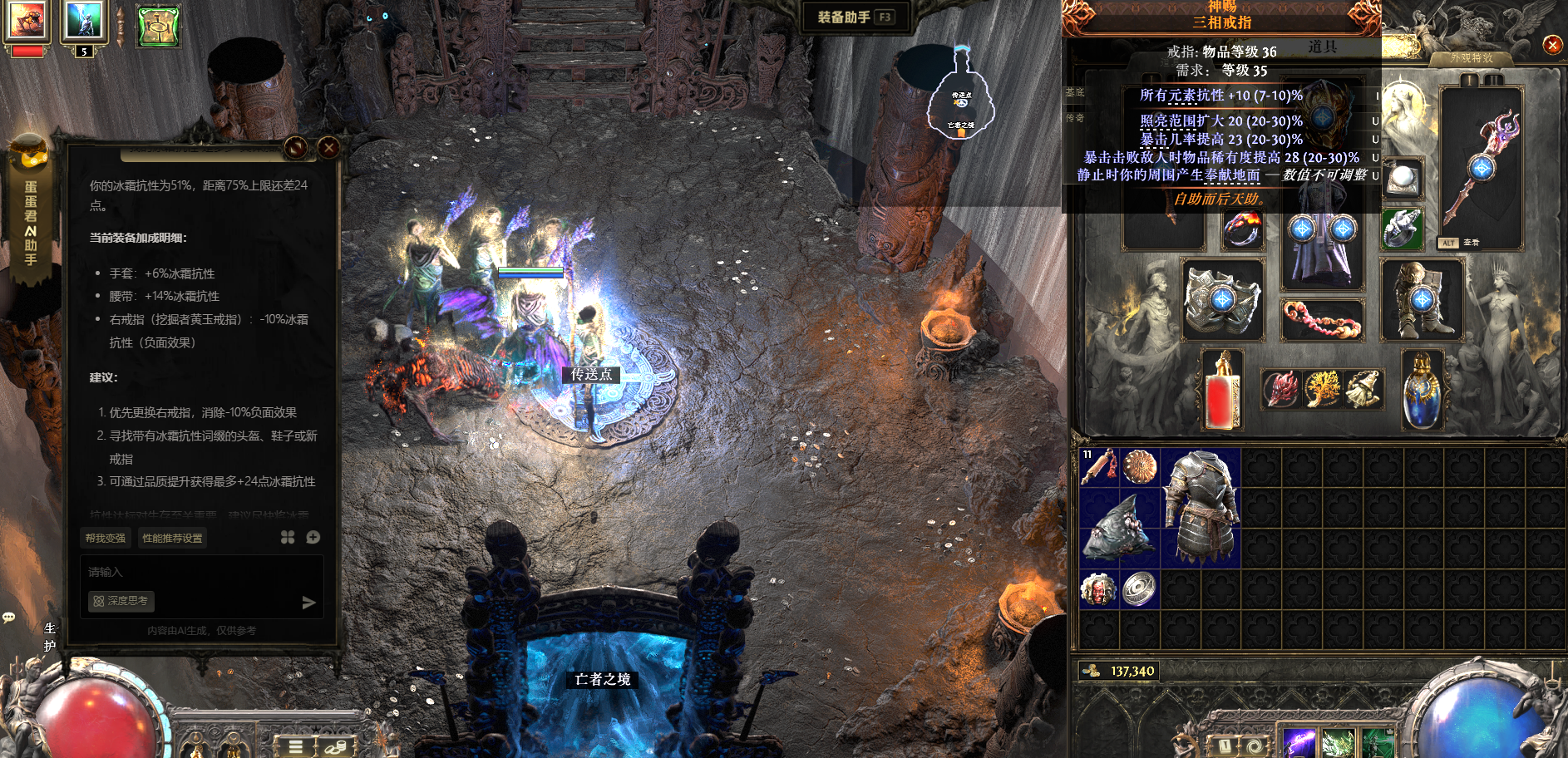
Task: Toggle the 深度思考 deep thinking mode
Action: [x=121, y=601]
